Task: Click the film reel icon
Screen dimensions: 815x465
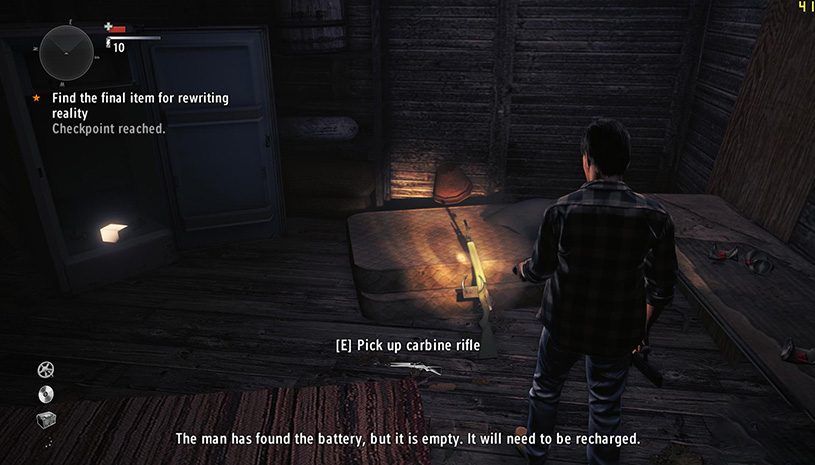Action: [45, 370]
